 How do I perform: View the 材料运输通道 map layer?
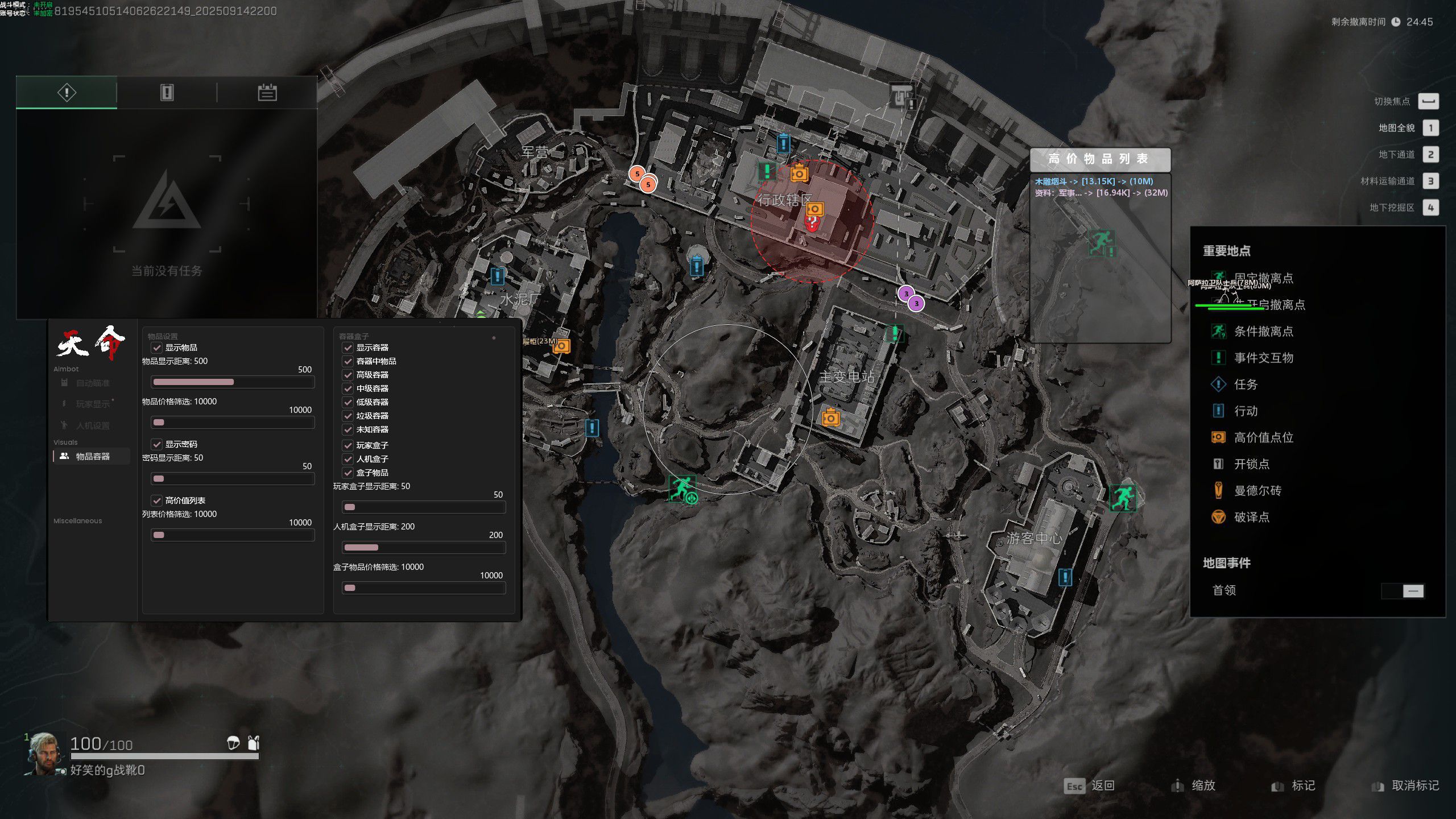point(1430,181)
